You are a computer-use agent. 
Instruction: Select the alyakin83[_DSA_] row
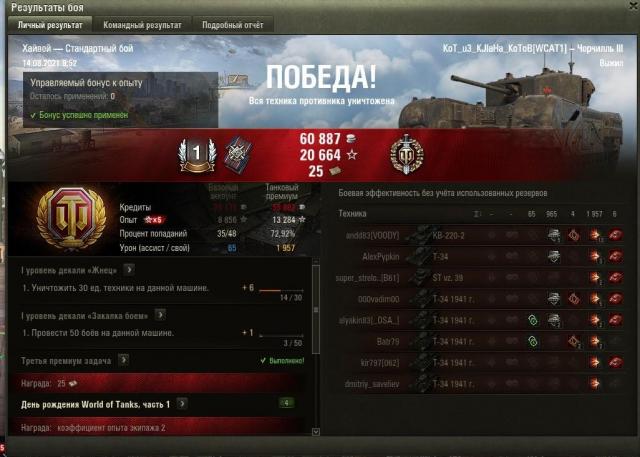point(482,320)
